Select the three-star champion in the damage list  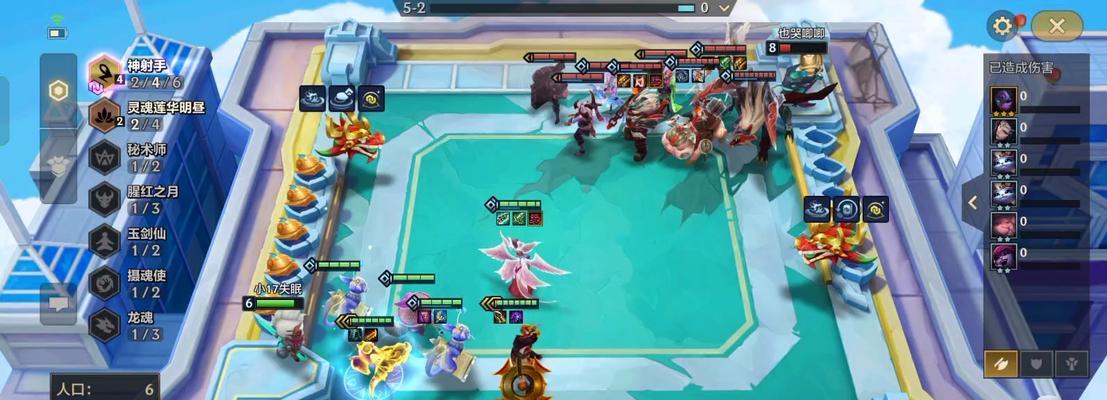click(x=1004, y=102)
